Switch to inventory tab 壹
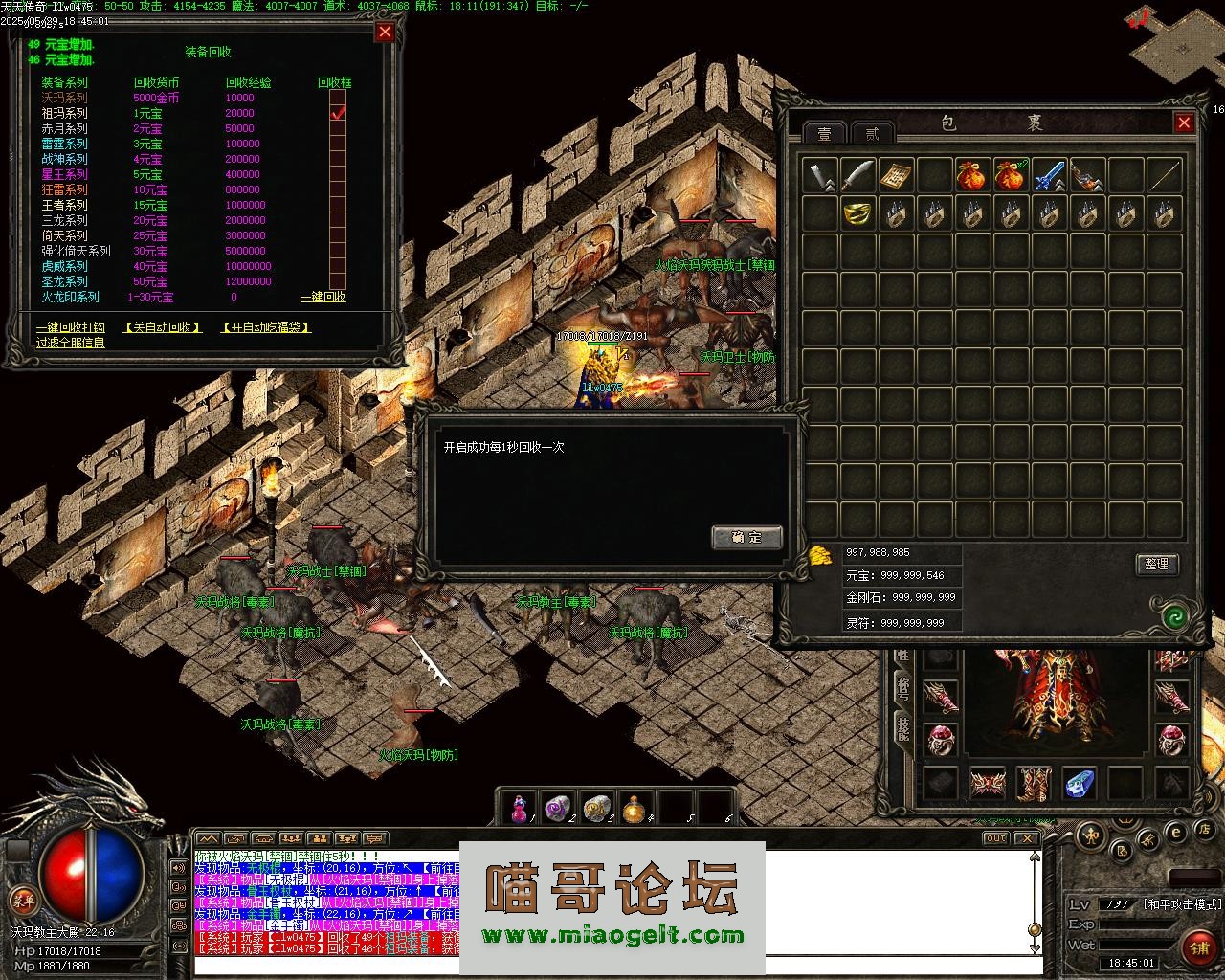This screenshot has width=1225, height=980. tap(824, 133)
